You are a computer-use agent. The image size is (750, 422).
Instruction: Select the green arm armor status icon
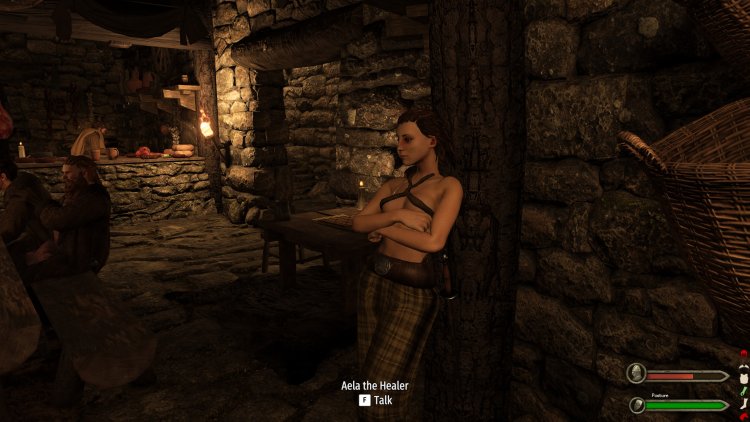pos(742,390)
